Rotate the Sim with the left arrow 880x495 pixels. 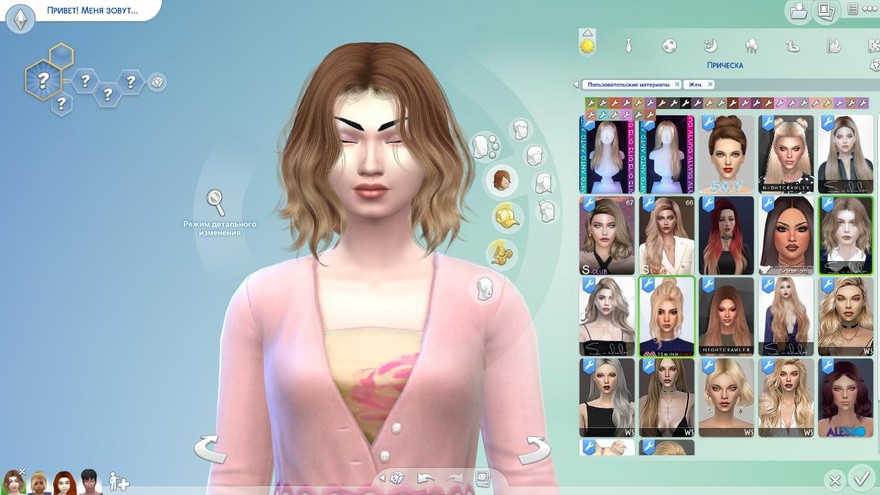pyautogui.click(x=210, y=450)
